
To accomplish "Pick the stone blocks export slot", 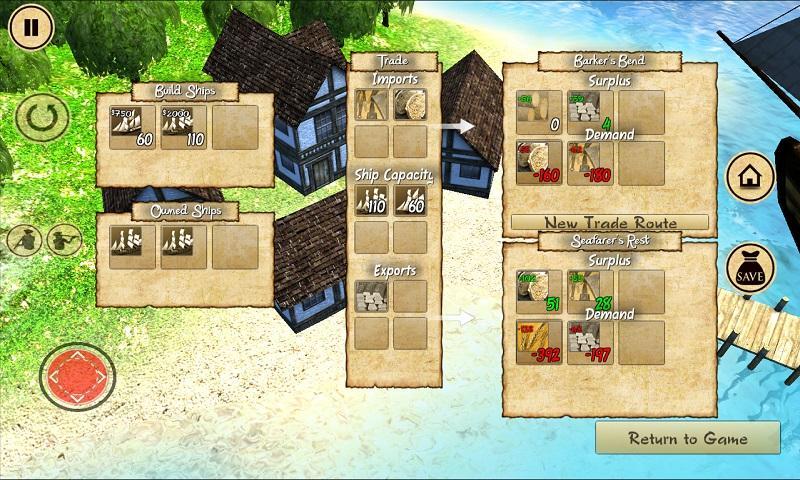I will tap(371, 296).
